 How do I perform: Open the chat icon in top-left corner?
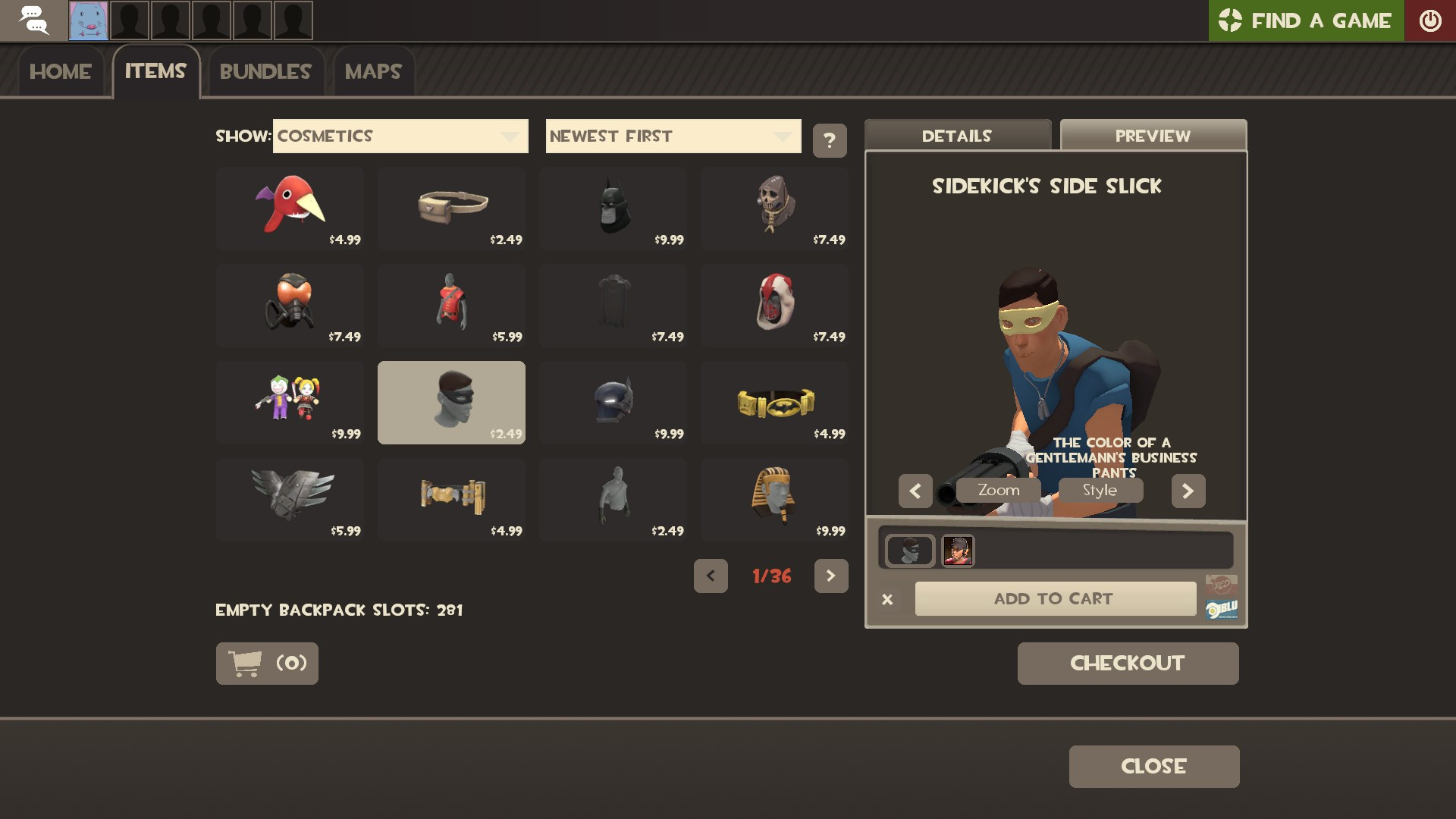pos(36,20)
